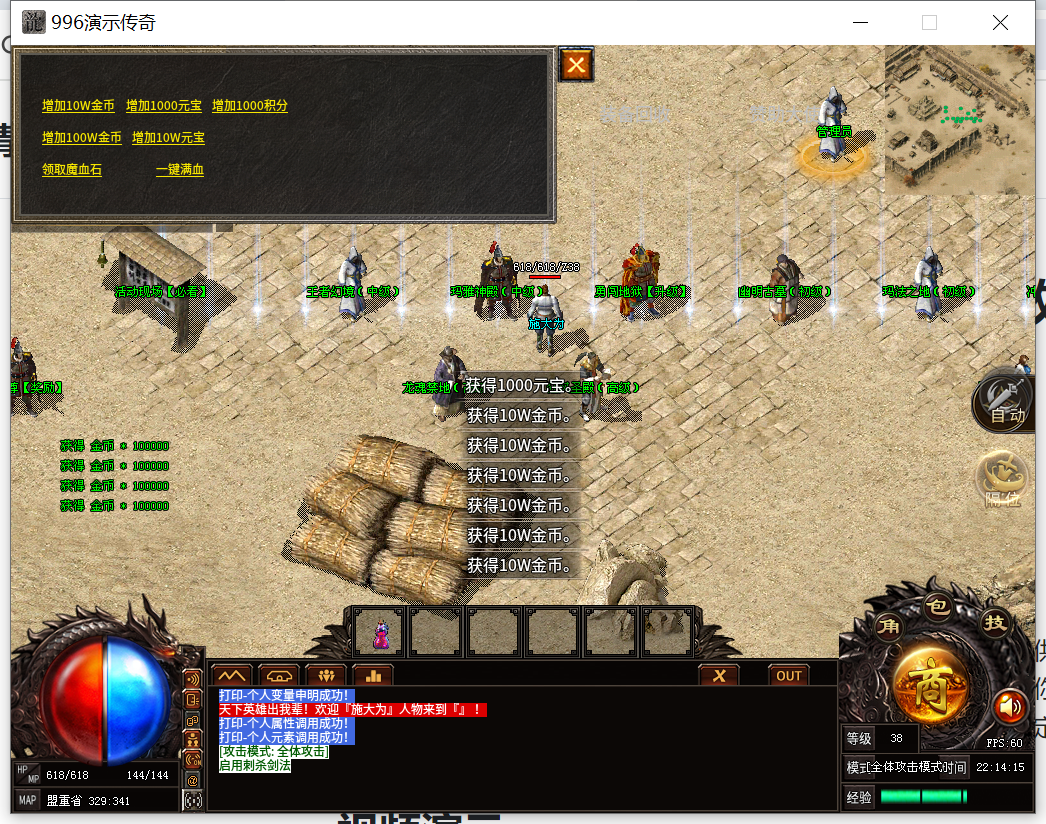Restore health with 一键满血

coord(180,170)
